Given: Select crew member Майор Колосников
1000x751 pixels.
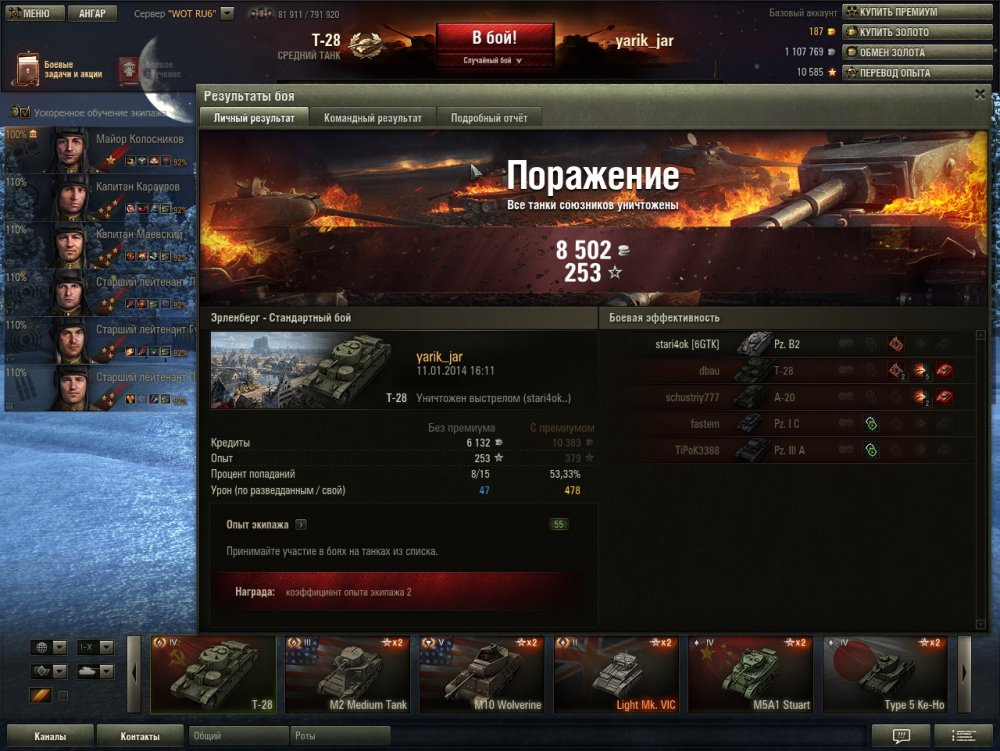Looking at the screenshot, I should tap(98, 149).
